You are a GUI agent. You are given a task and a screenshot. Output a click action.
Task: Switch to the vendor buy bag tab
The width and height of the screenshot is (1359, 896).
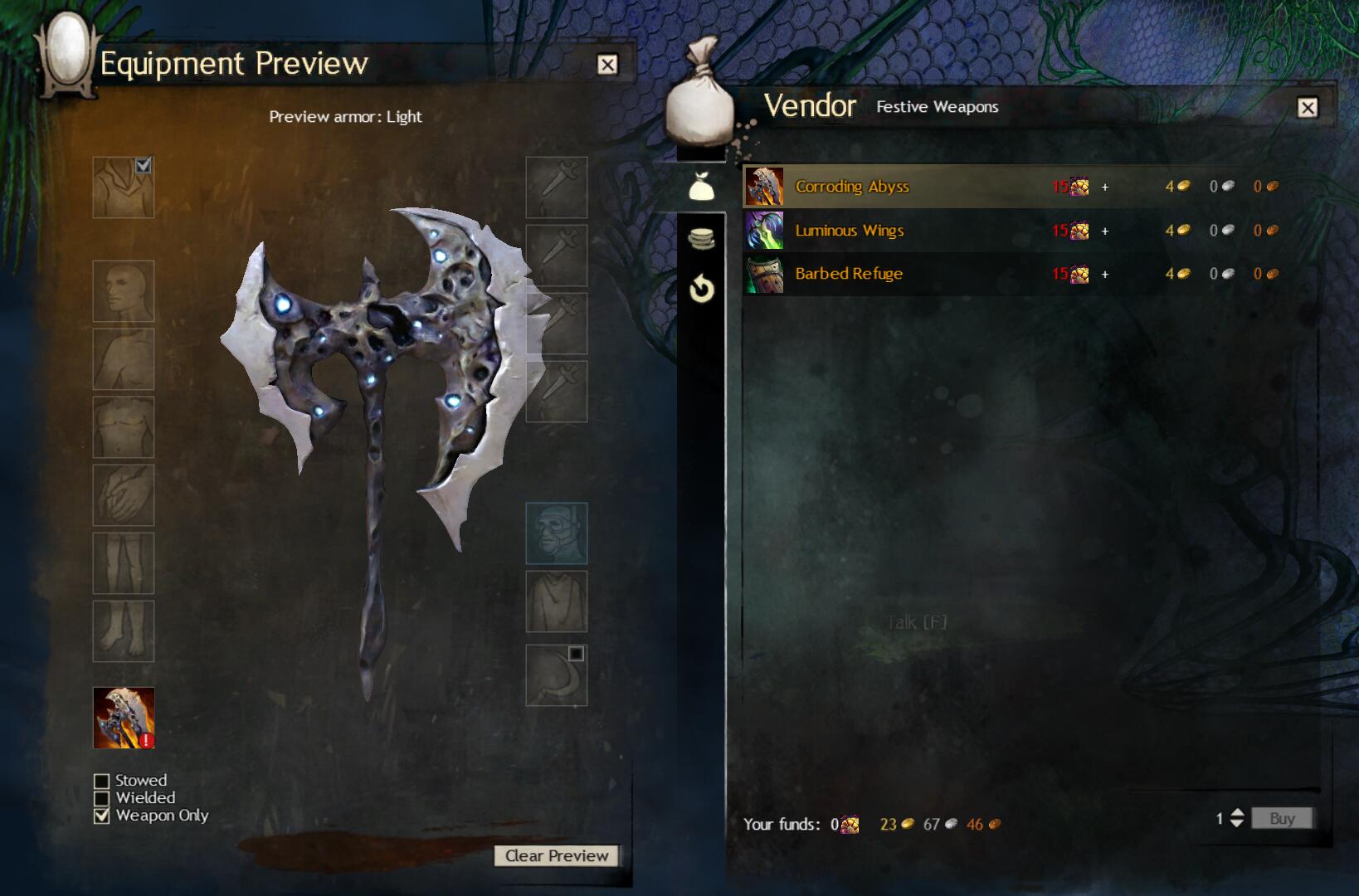click(702, 187)
